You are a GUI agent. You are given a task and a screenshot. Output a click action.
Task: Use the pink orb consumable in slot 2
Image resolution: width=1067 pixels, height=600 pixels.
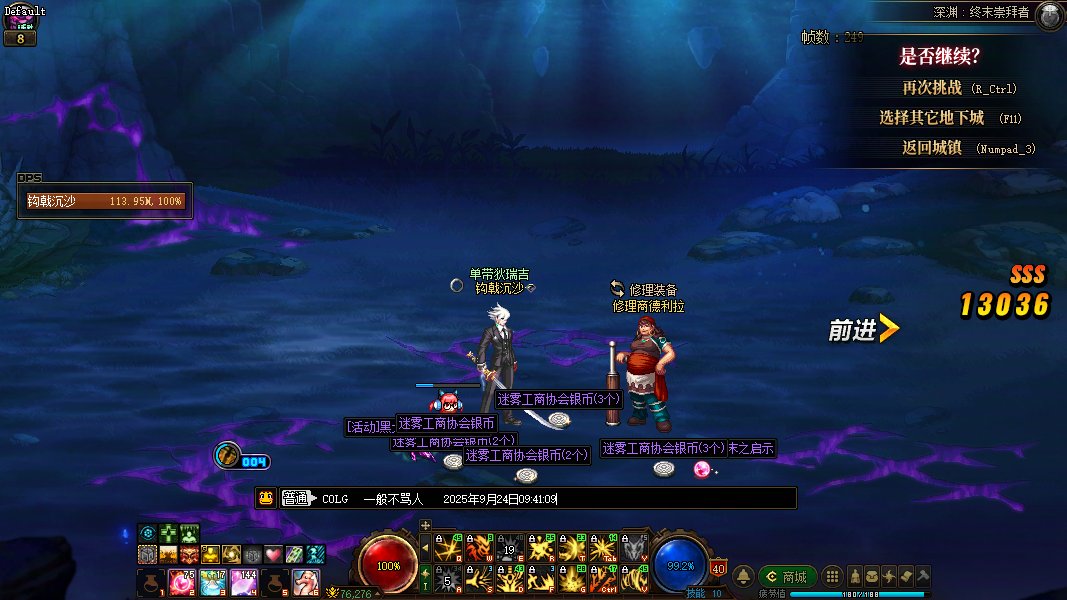point(182,581)
